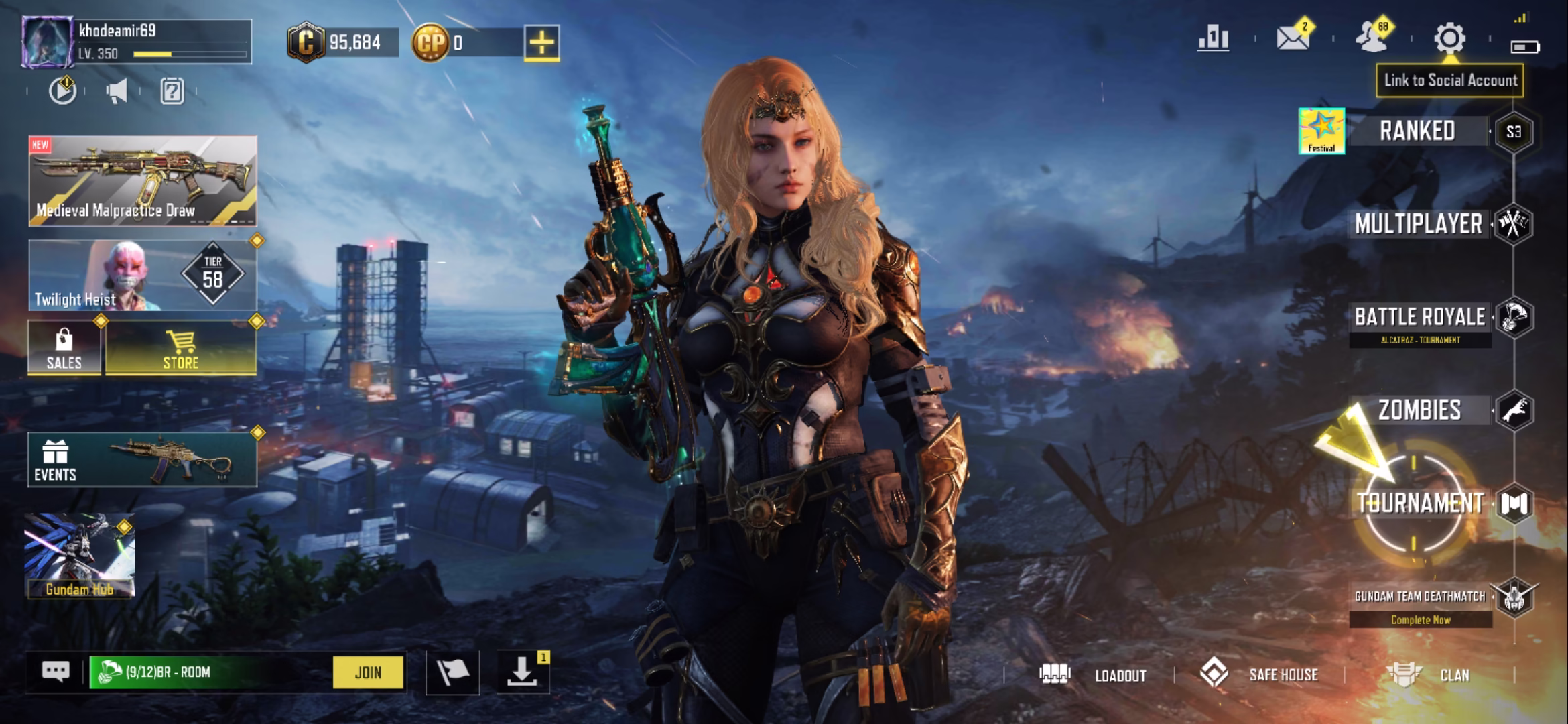Go to the Store
1568x724 pixels.
pos(181,349)
